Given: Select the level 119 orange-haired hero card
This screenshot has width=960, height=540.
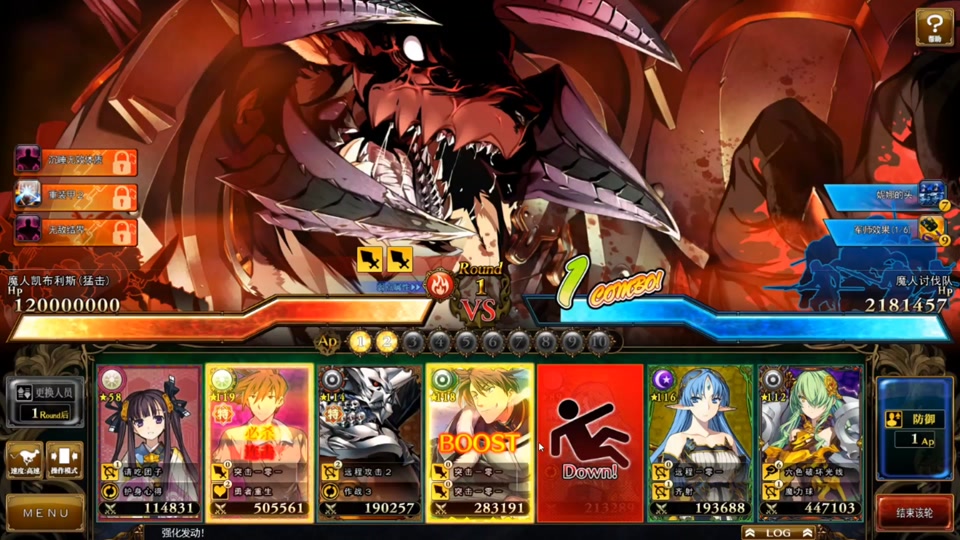Looking at the screenshot, I should [x=259, y=442].
